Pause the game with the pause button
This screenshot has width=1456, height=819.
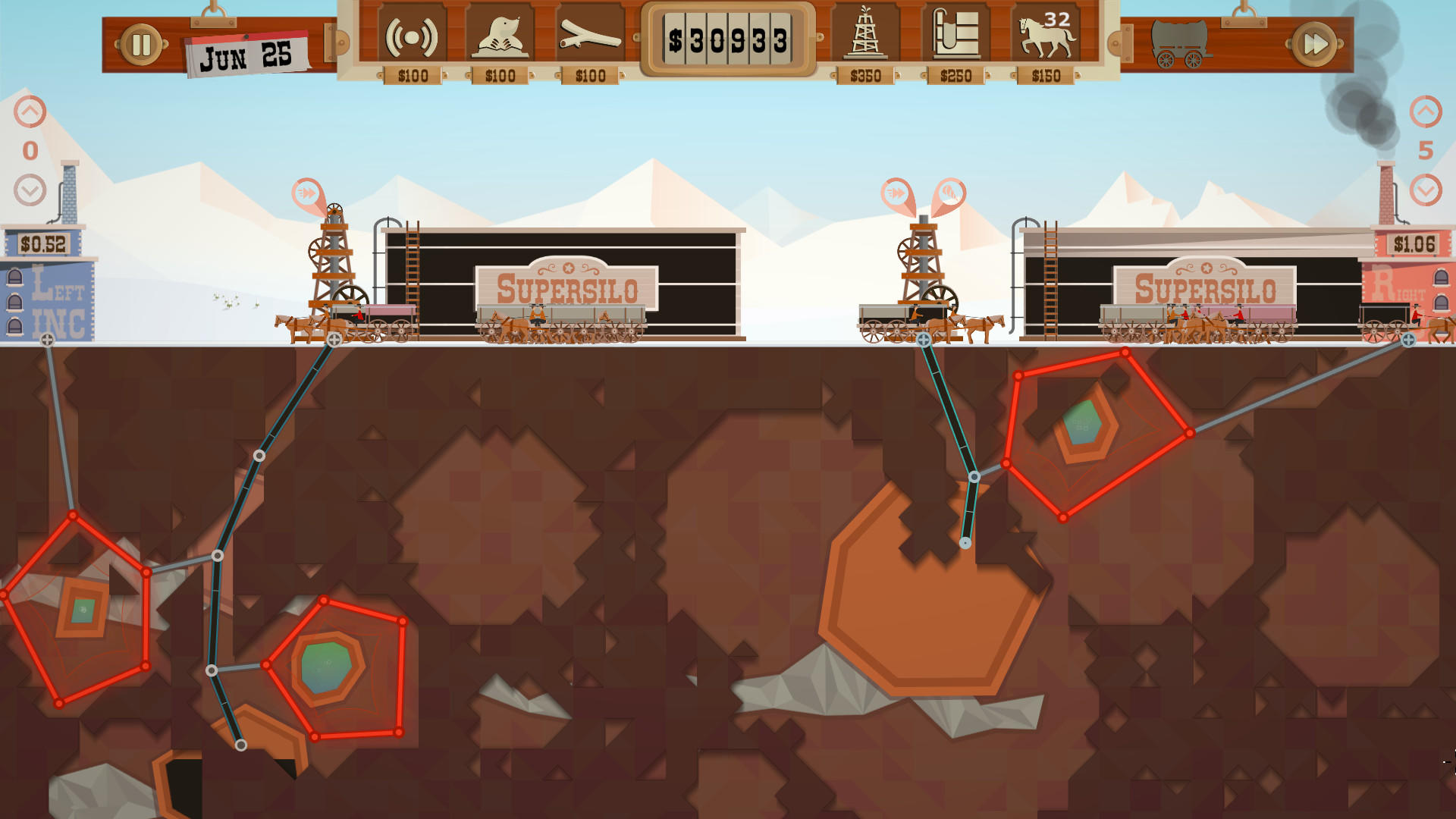coord(141,43)
